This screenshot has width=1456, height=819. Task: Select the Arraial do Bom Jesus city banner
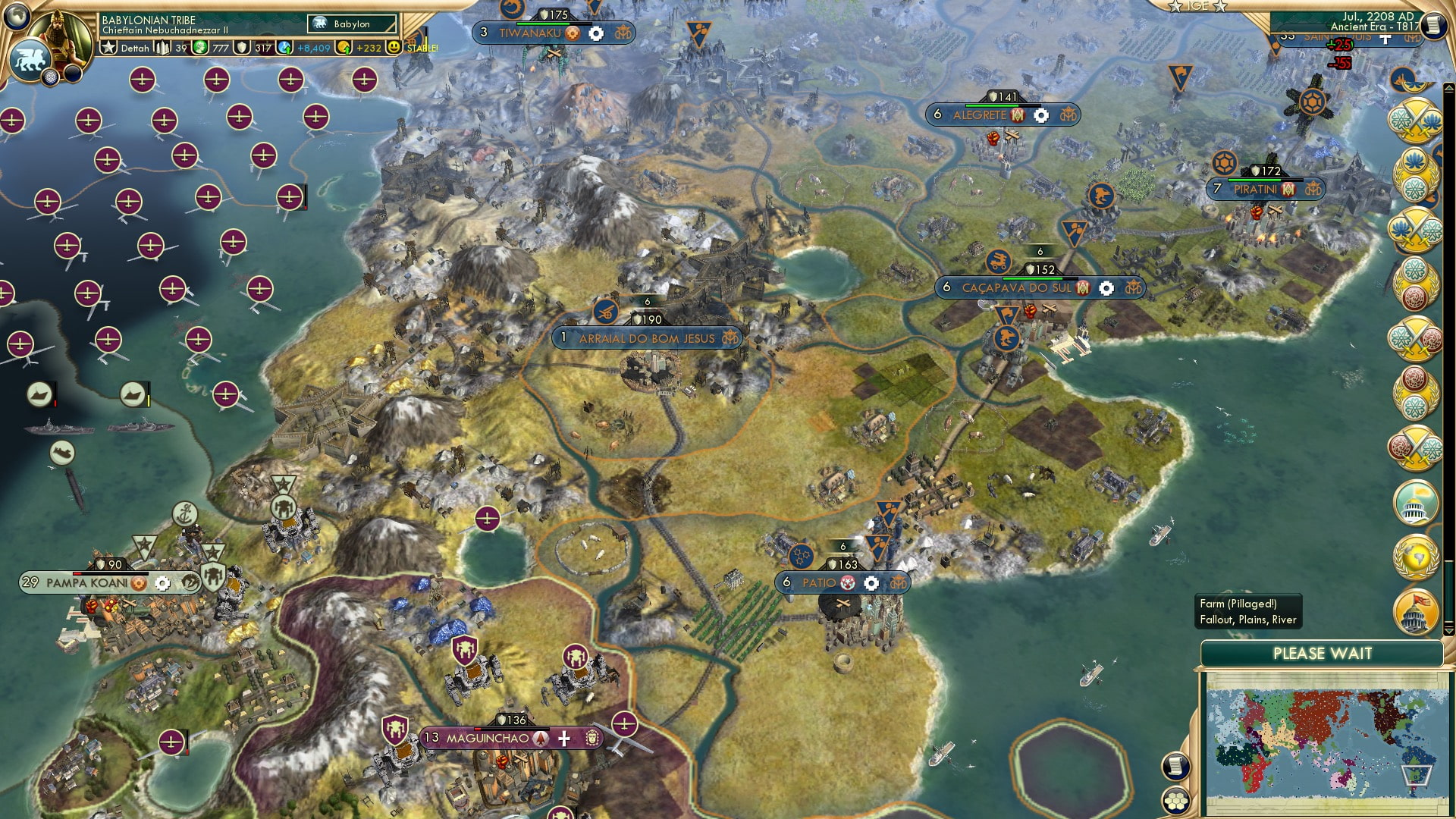tap(646, 338)
